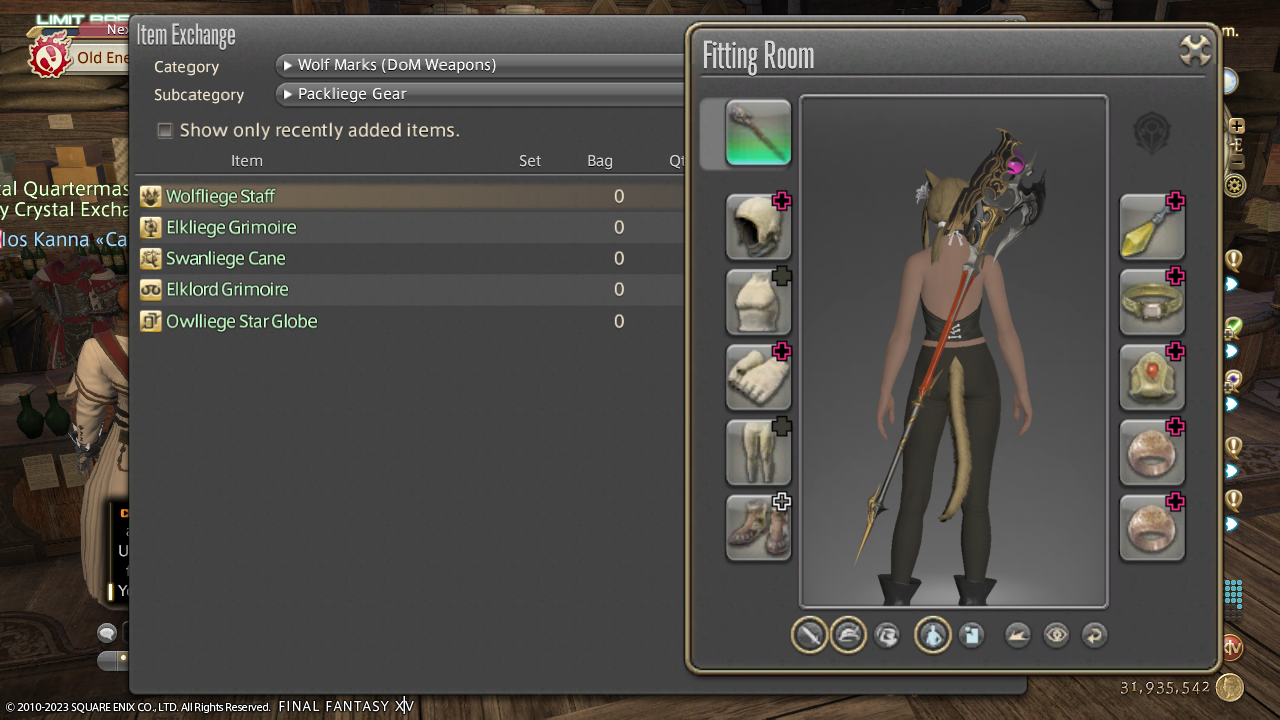
Task: Pick the Elklord Grimoire entry
Action: 227,289
